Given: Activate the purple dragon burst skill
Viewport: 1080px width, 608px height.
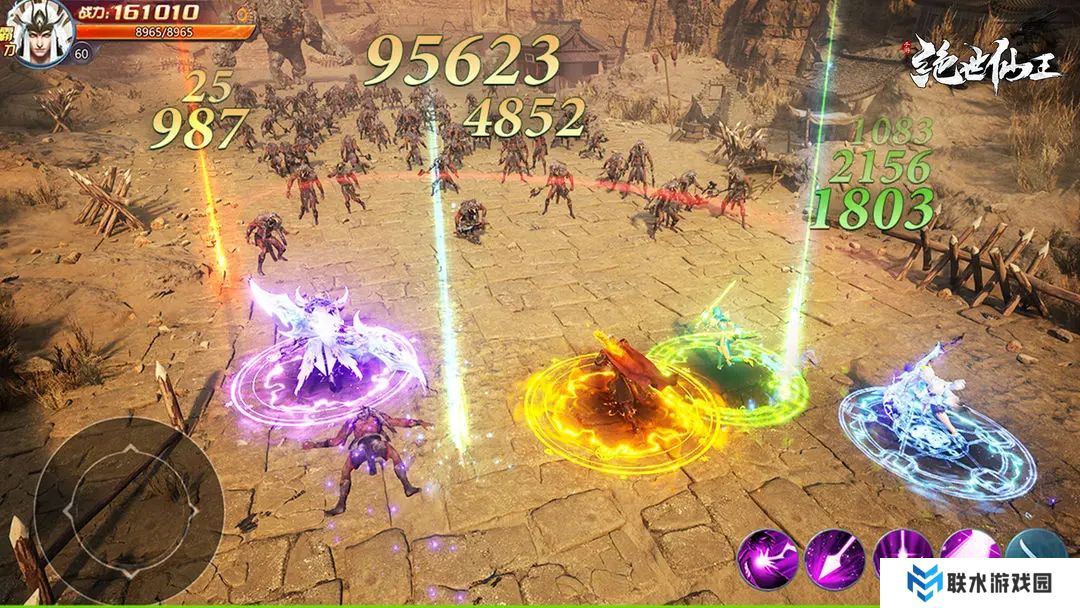Looking at the screenshot, I should pyautogui.click(x=768, y=558).
